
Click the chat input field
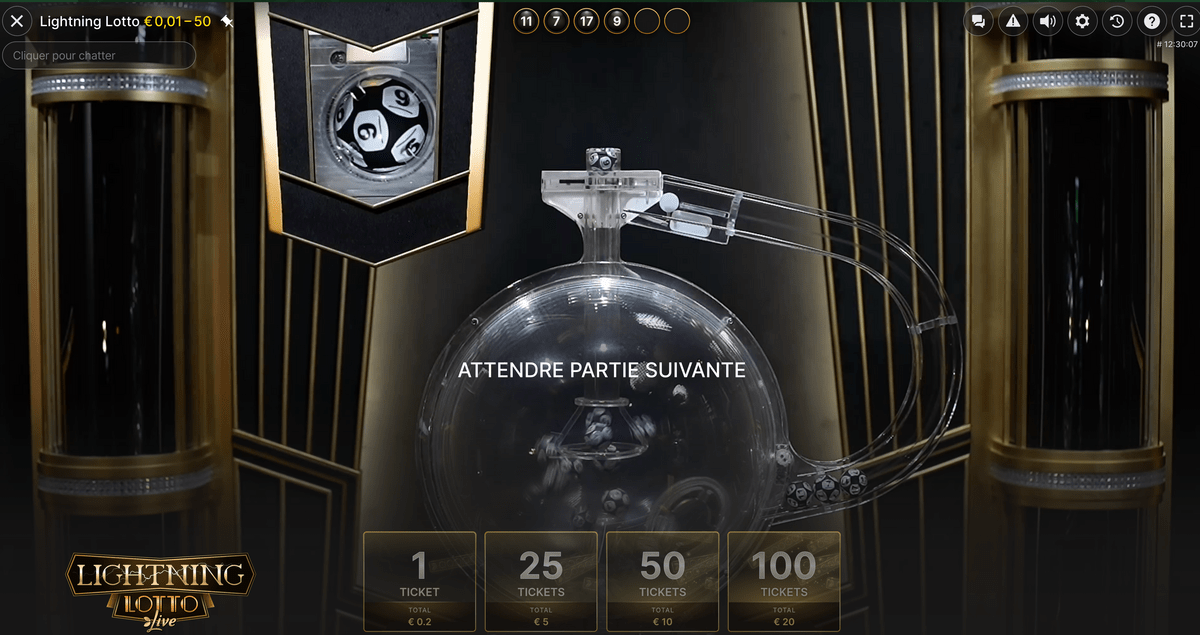tap(99, 55)
